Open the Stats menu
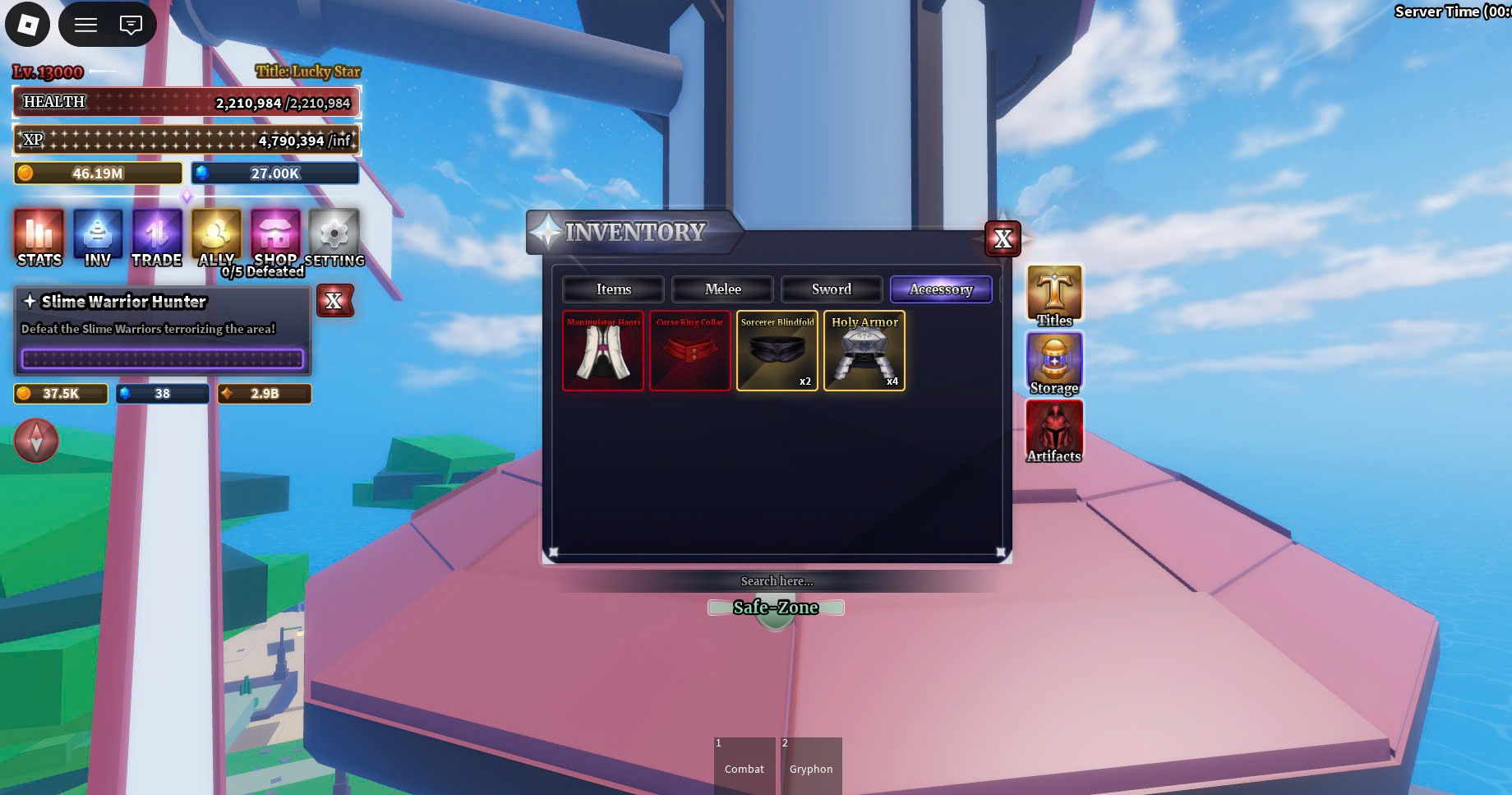Image resolution: width=1512 pixels, height=795 pixels. point(39,237)
